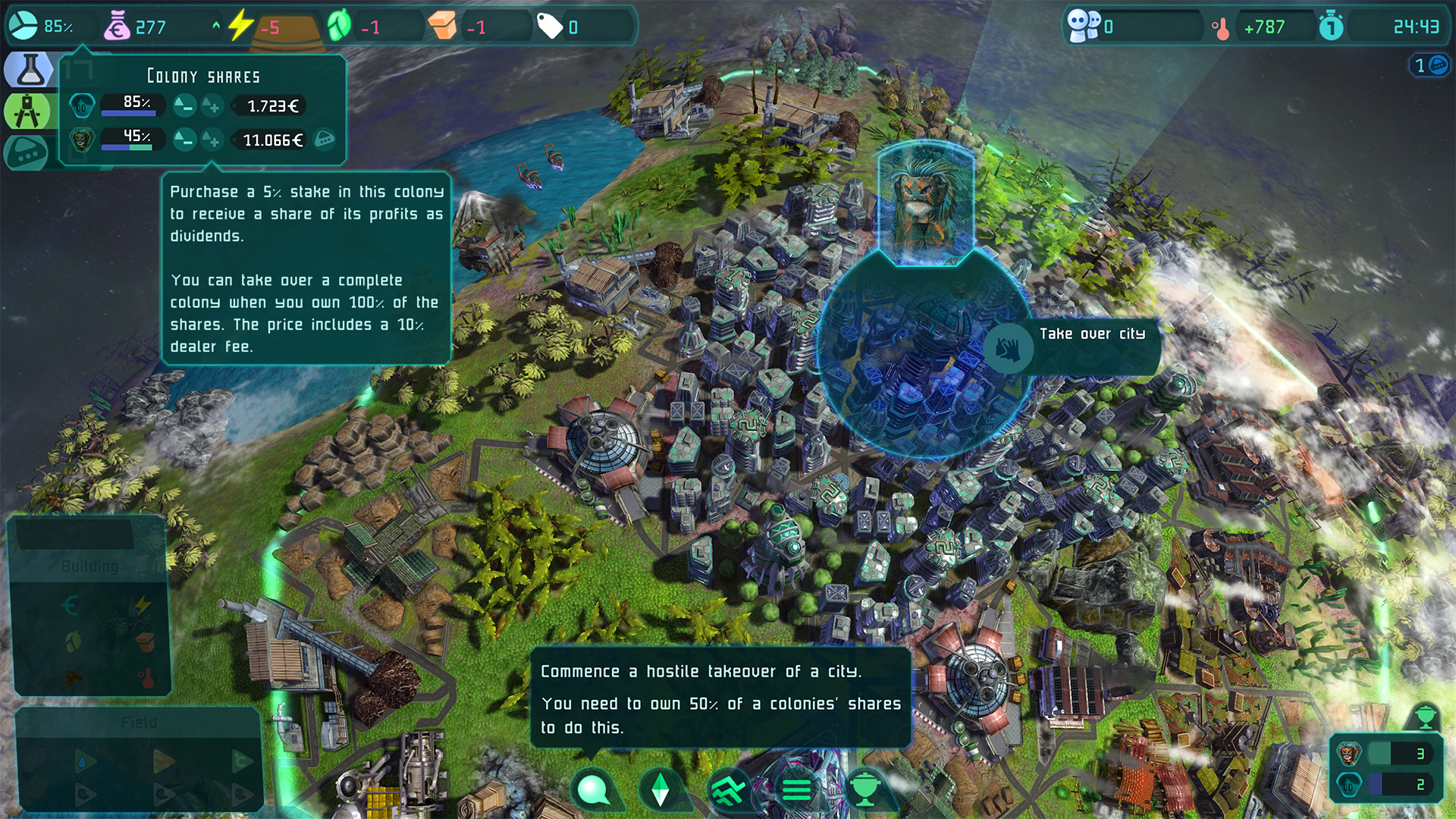Select the lion portrait in the score panel
The height and width of the screenshot is (819, 1456).
1349,753
